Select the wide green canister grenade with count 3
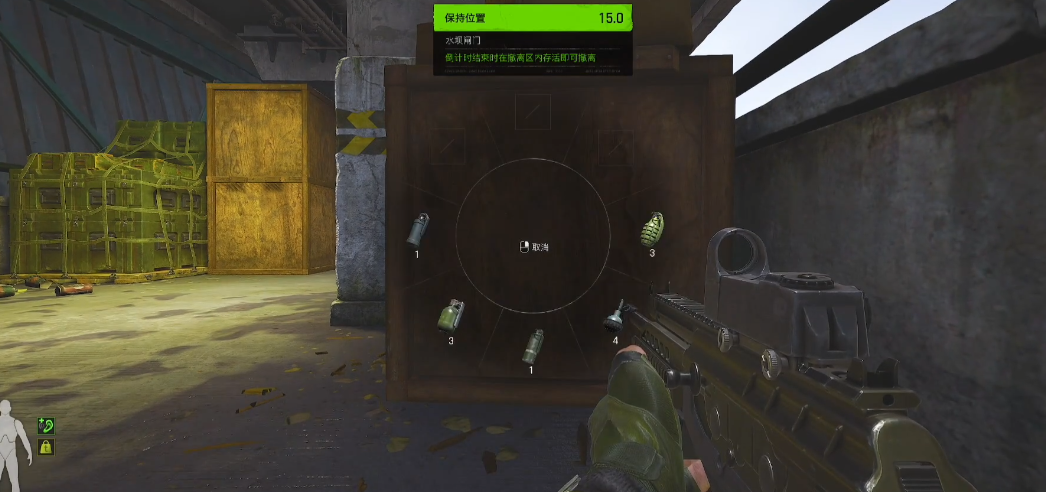The image size is (1046, 492). click(451, 316)
